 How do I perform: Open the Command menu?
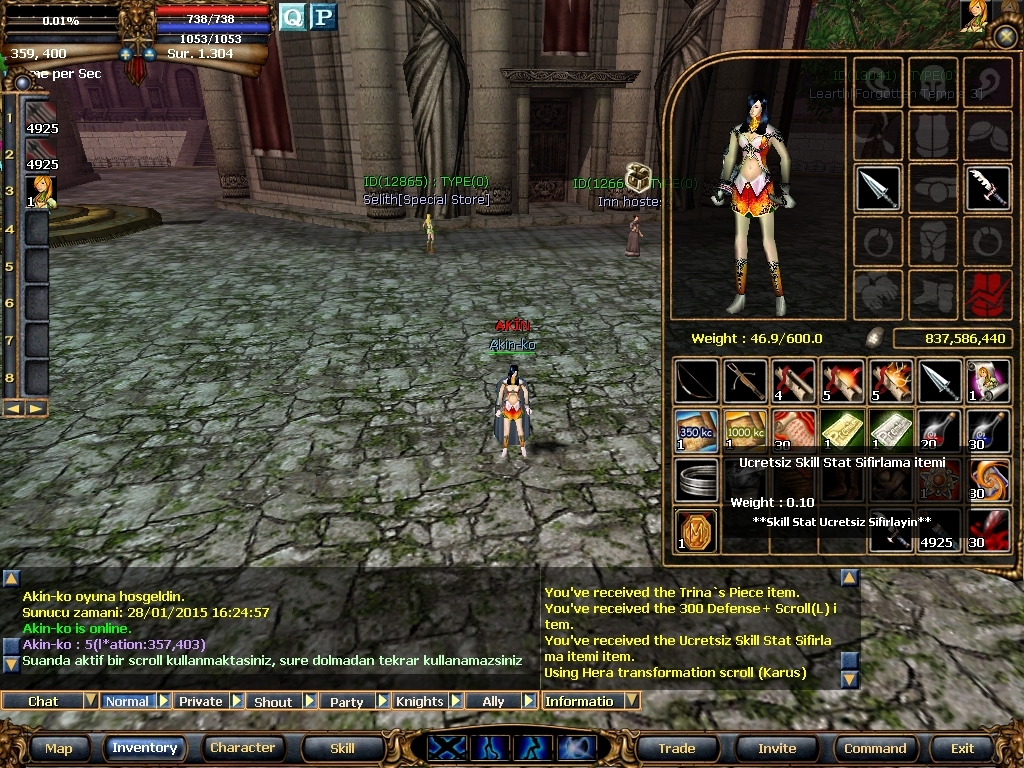[x=875, y=748]
